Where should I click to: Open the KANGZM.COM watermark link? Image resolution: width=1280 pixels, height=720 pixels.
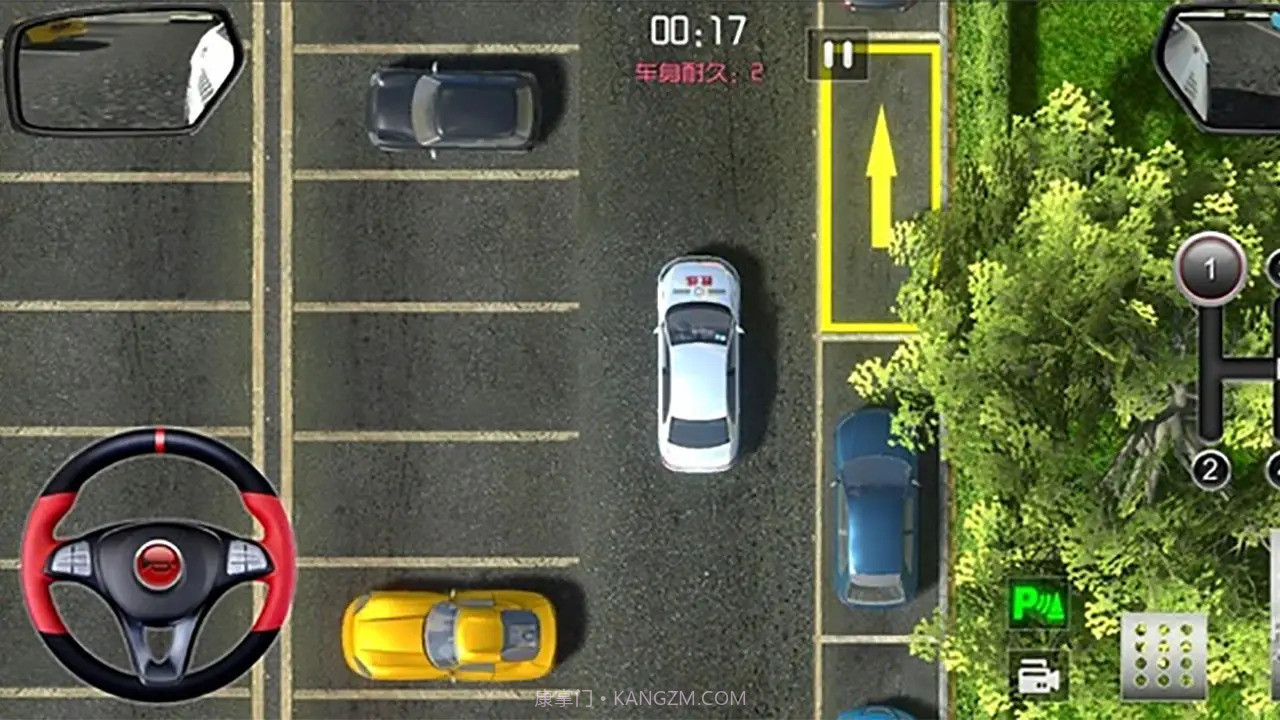640,698
